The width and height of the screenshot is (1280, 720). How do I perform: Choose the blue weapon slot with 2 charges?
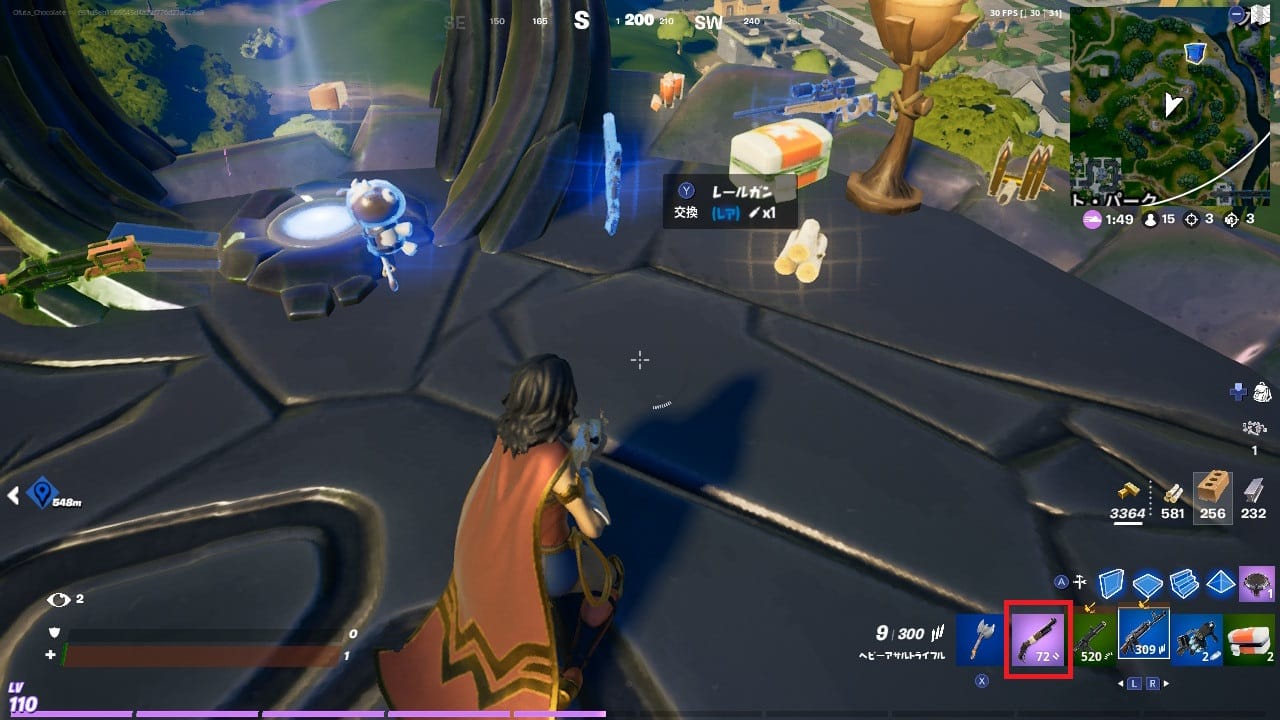[1196, 638]
